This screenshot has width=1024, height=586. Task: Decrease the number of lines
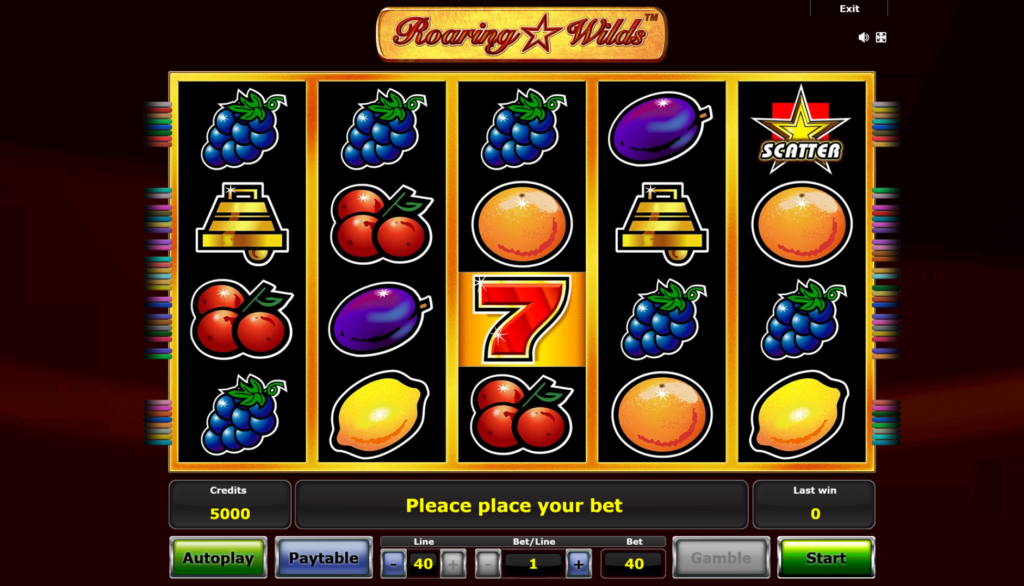[x=393, y=564]
